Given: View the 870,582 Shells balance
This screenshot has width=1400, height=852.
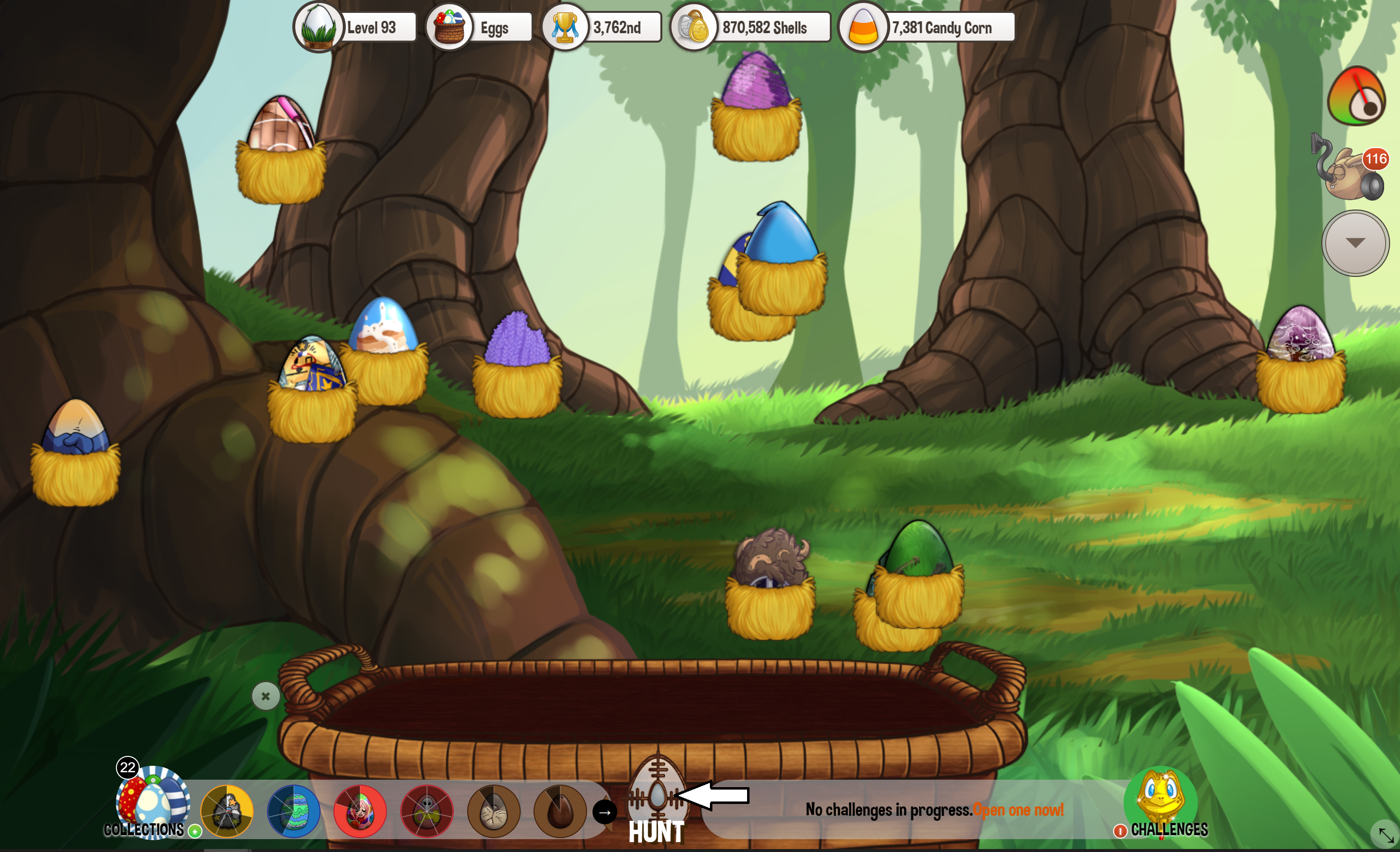Looking at the screenshot, I should coord(751,27).
